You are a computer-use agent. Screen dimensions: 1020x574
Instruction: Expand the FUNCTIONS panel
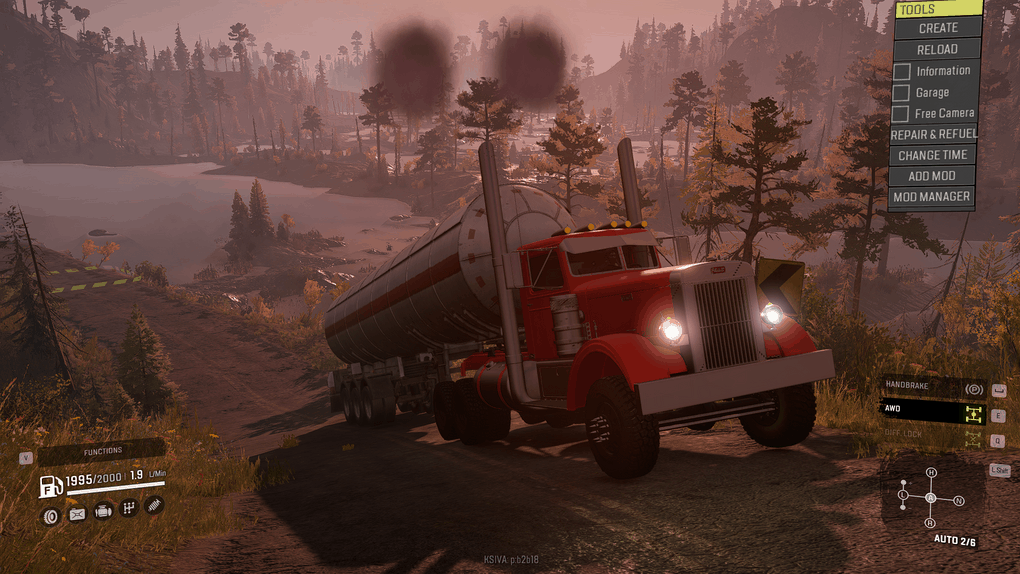(102, 452)
